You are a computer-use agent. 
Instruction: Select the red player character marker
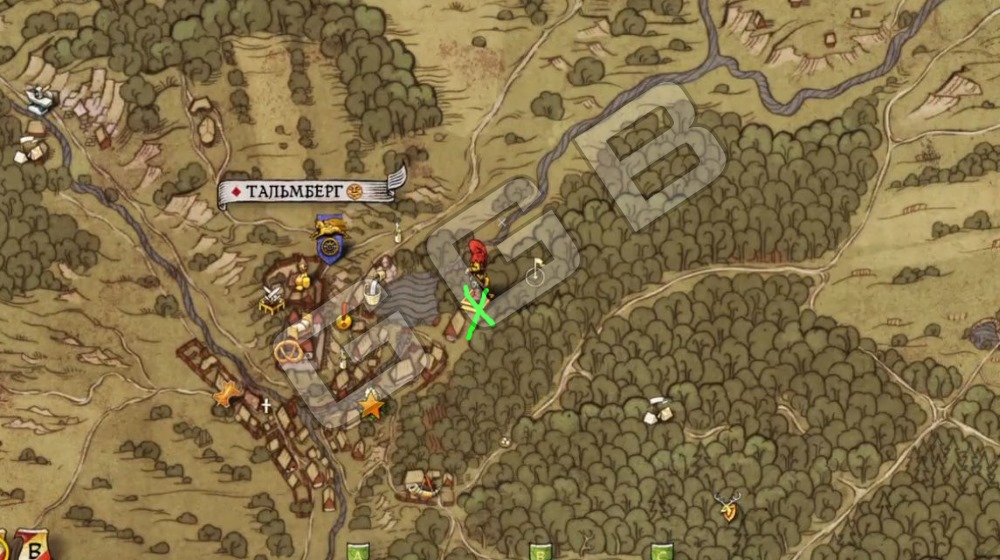tap(478, 256)
